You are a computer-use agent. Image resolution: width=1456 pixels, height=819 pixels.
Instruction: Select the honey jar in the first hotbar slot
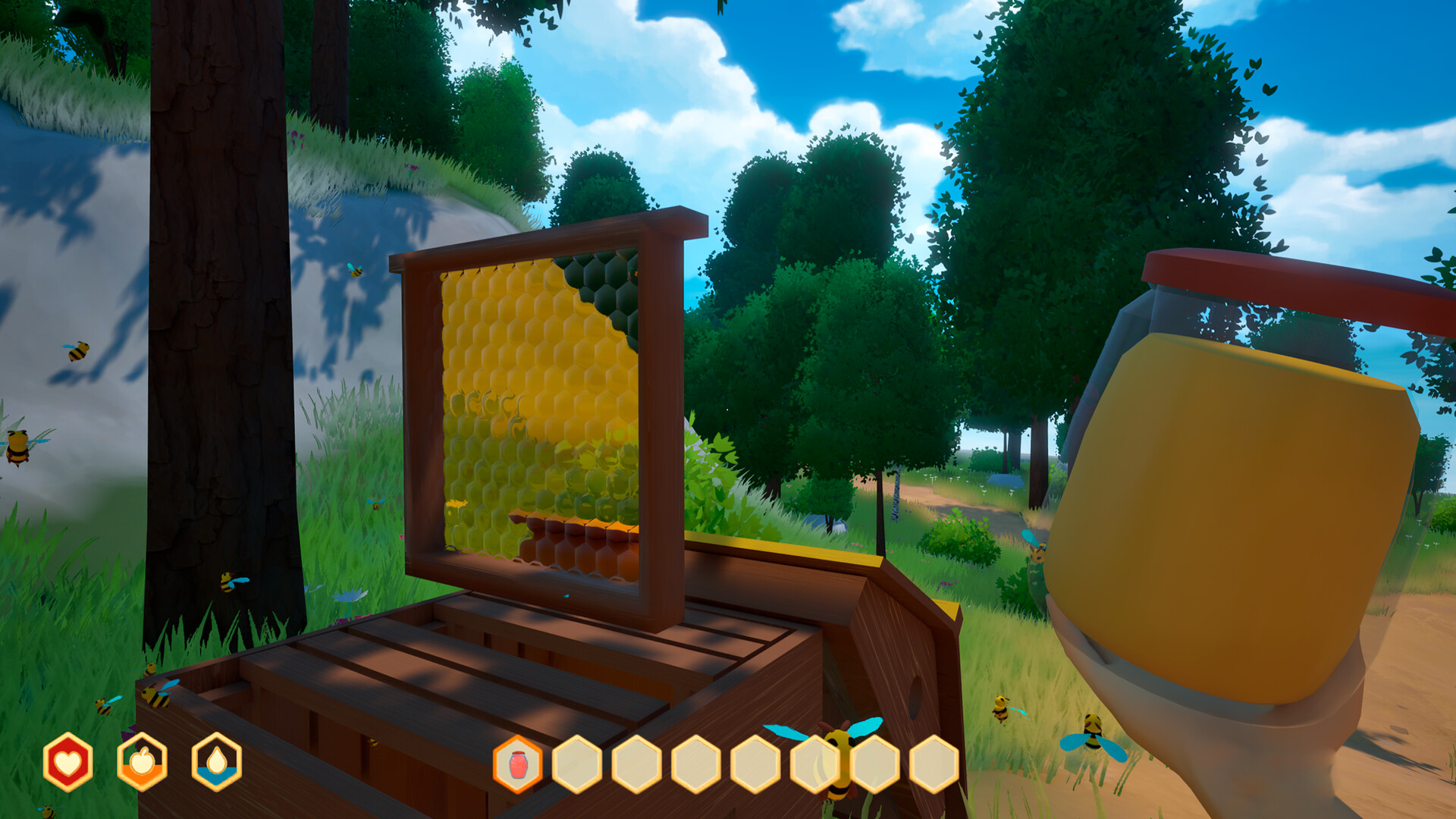(x=517, y=765)
